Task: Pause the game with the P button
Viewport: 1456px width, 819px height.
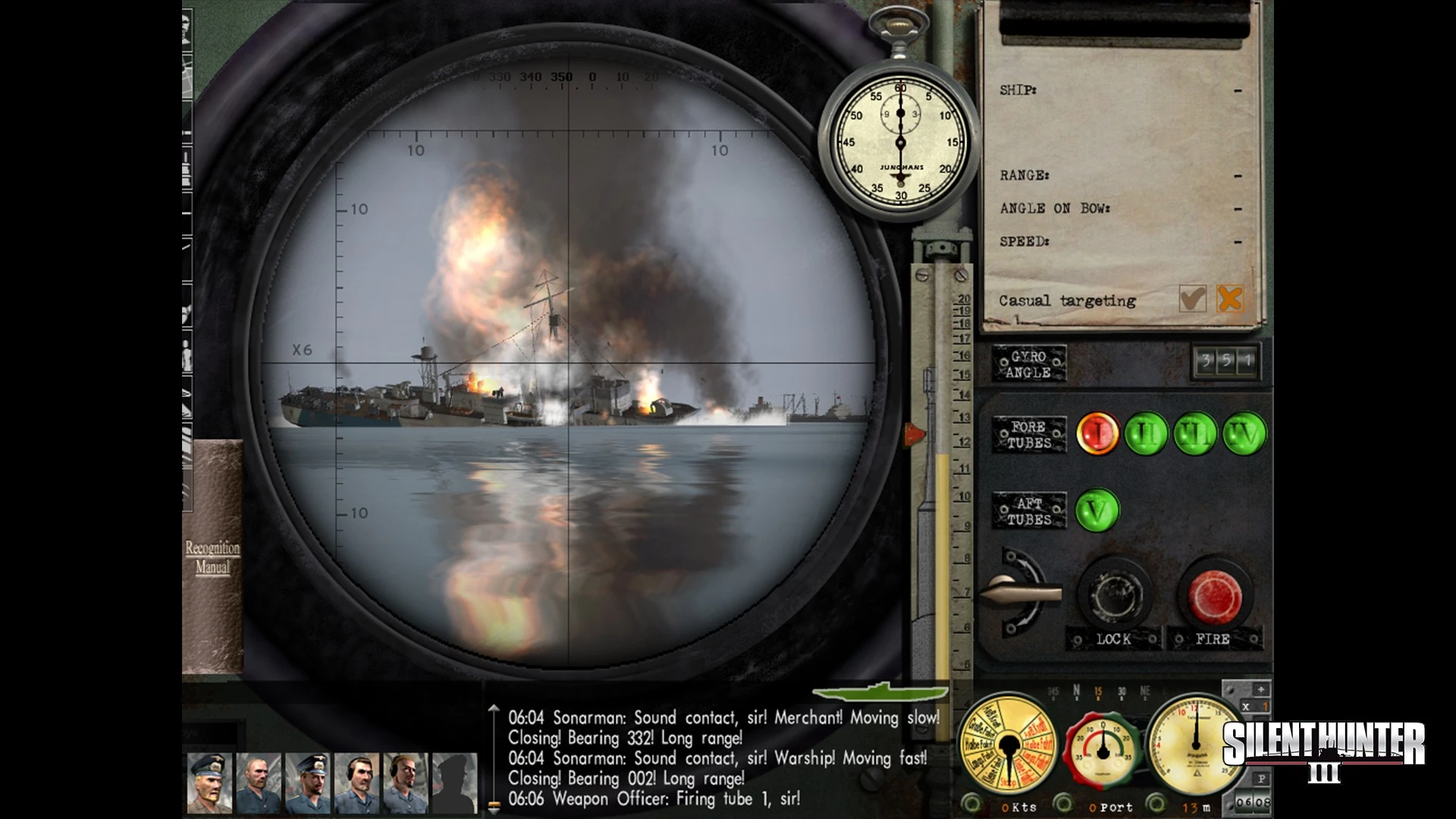Action: [1261, 779]
